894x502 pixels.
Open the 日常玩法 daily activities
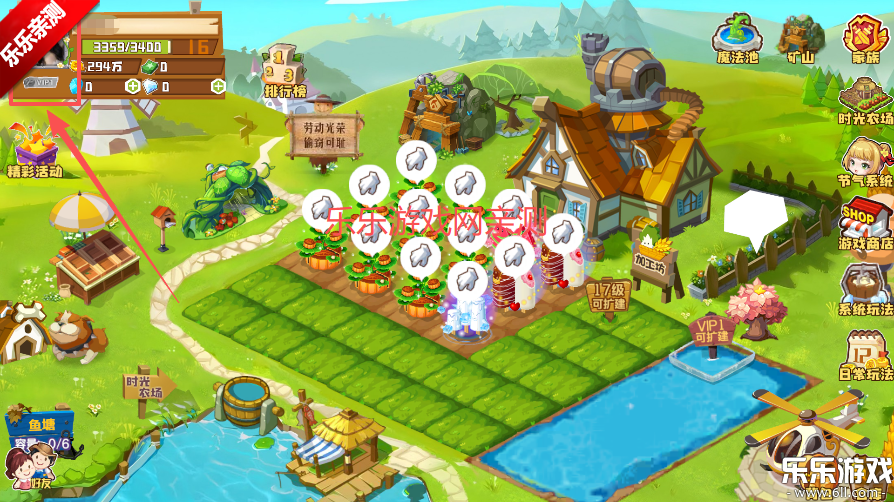click(x=864, y=354)
